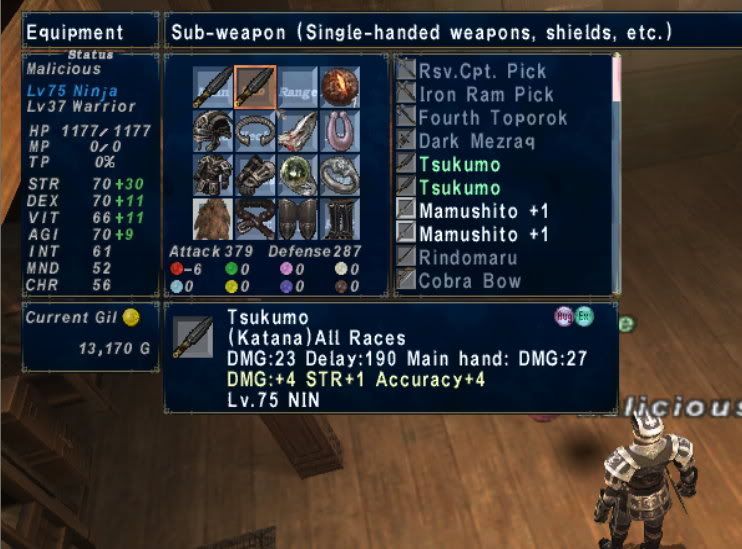Select the belt waist slot
742x549 pixels.
[x=256, y=218]
